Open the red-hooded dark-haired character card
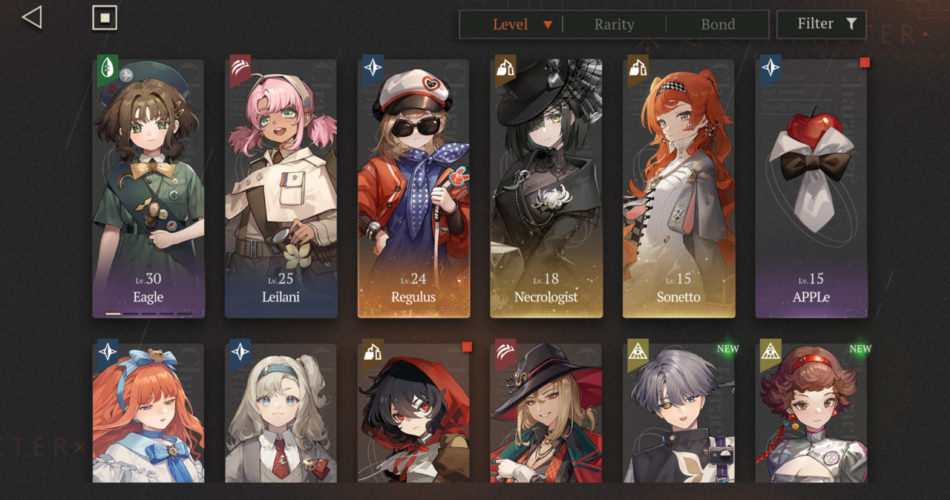This screenshot has height=500, width=950. pyautogui.click(x=414, y=413)
